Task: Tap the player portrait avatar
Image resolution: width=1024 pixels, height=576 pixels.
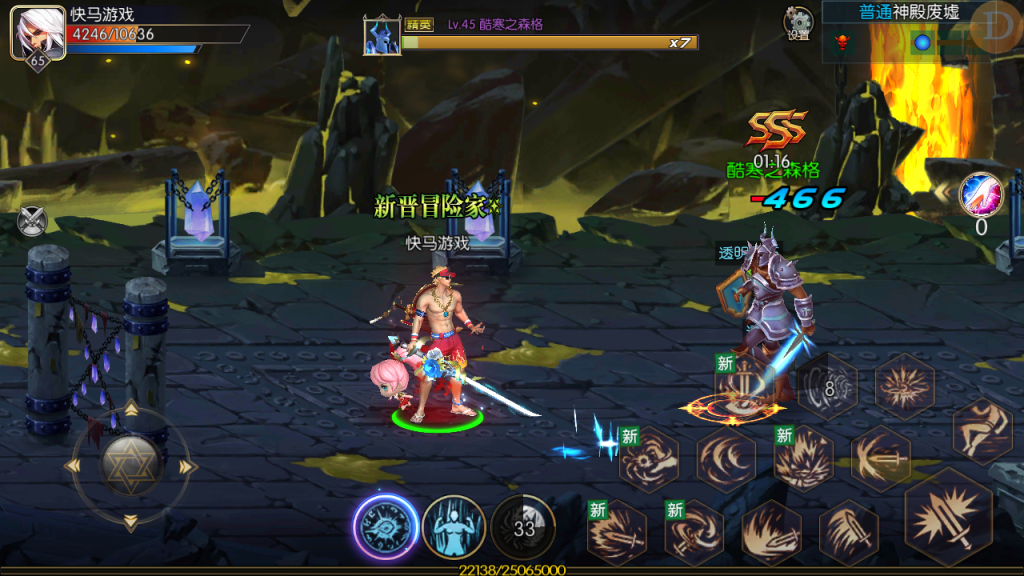Action: [x=31, y=34]
